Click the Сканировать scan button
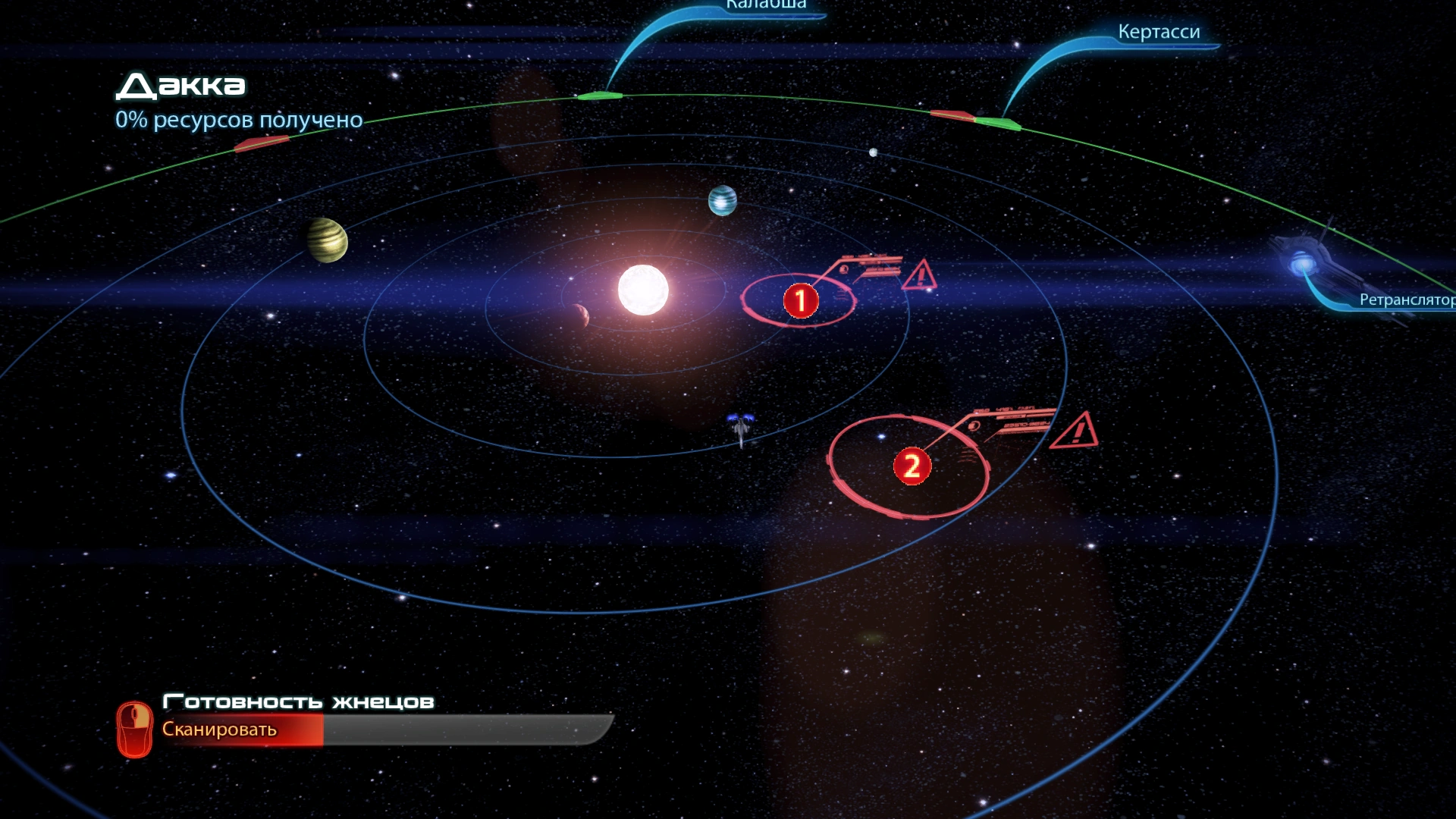This screenshot has width=1456, height=819. pos(219,730)
